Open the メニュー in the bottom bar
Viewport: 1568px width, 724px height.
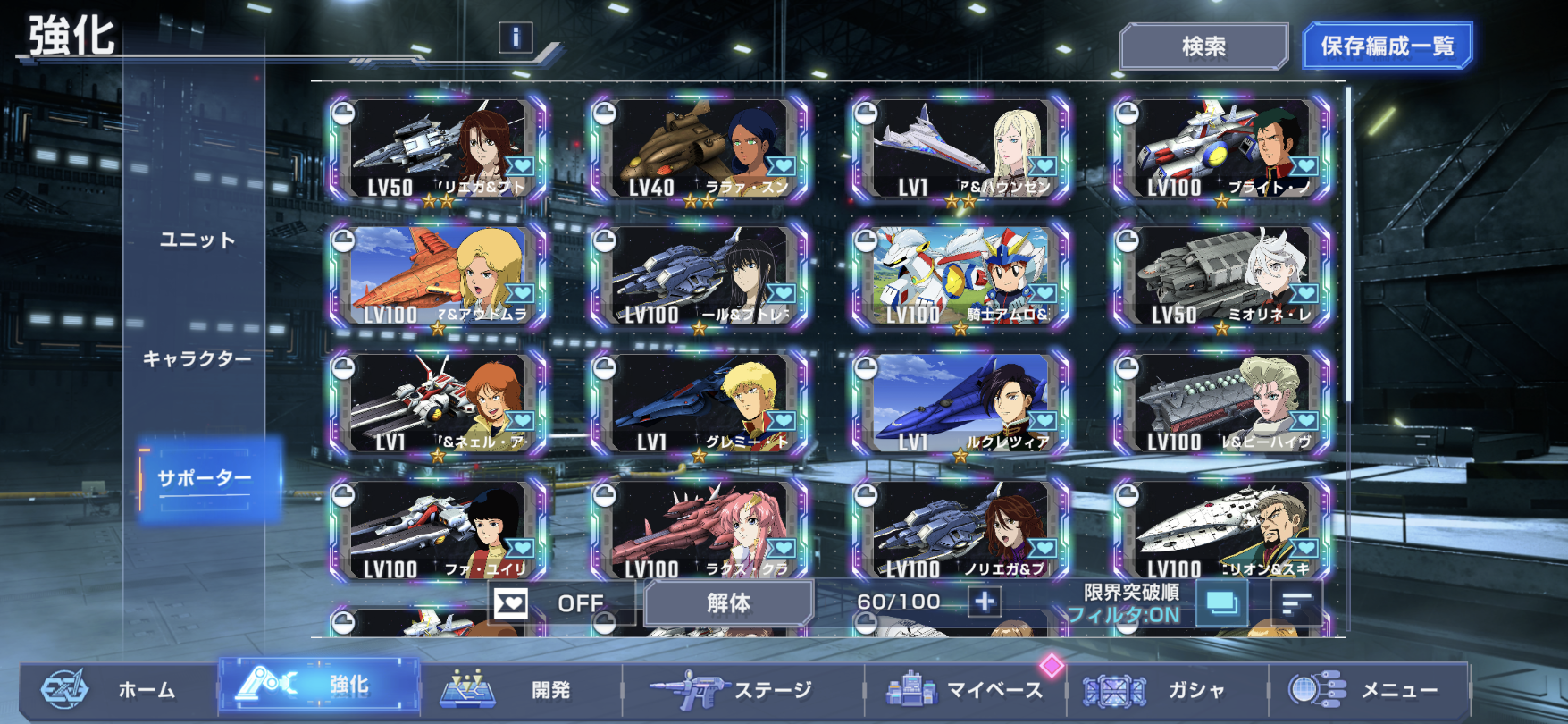[x=1367, y=689]
